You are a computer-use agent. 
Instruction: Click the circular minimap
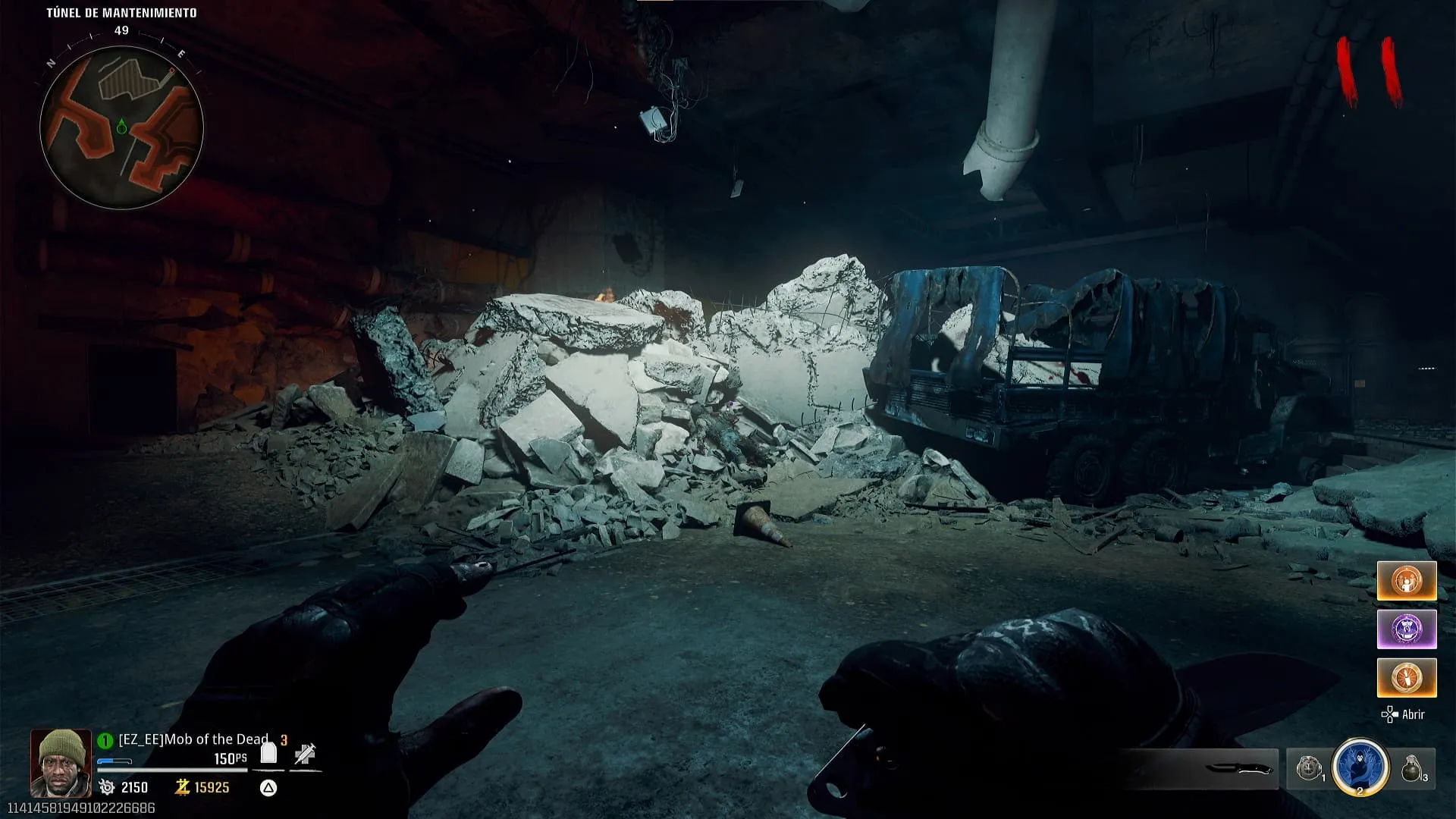[x=121, y=127]
